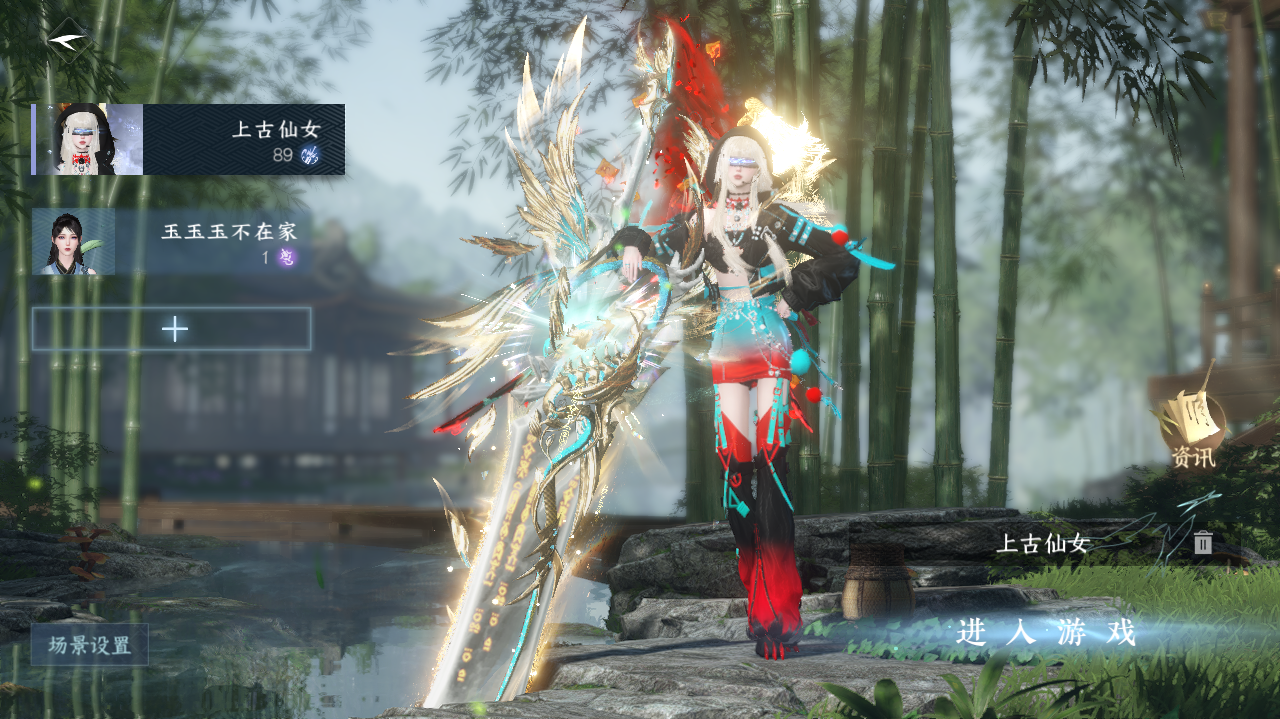This screenshot has width=1280, height=719.
Task: Choose the 玉玉玉不在家 character row
Action: coord(171,241)
